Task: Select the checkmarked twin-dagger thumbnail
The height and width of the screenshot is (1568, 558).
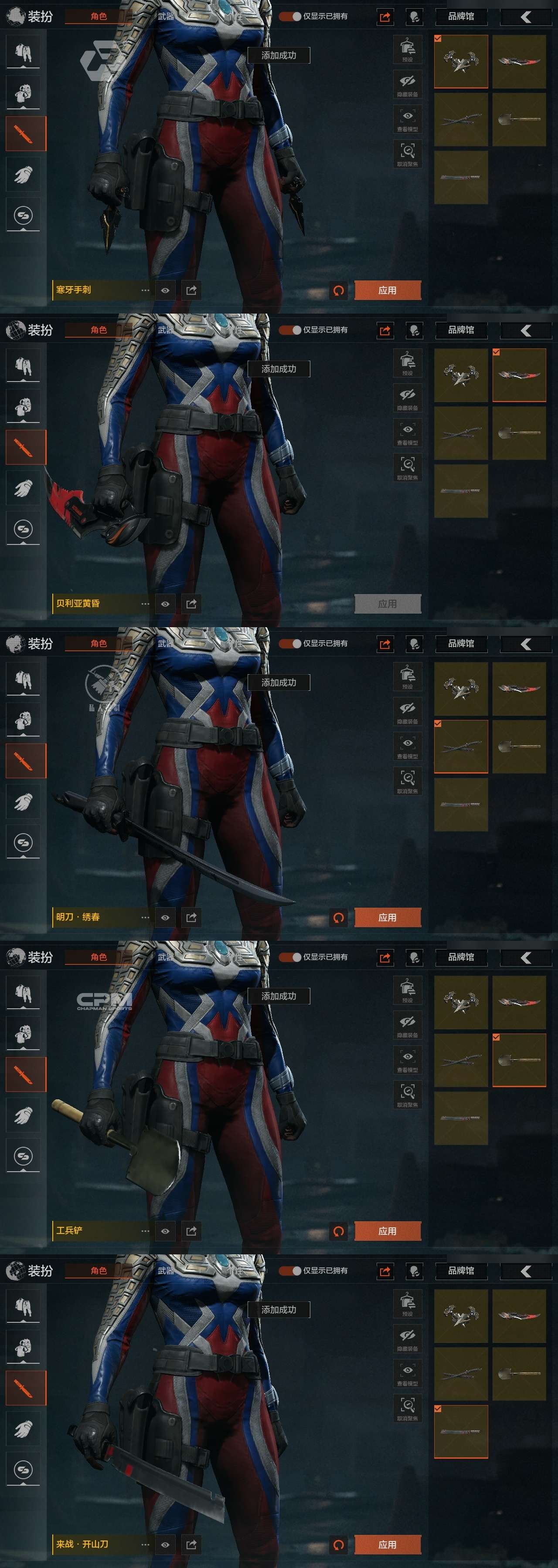Action: (460, 61)
